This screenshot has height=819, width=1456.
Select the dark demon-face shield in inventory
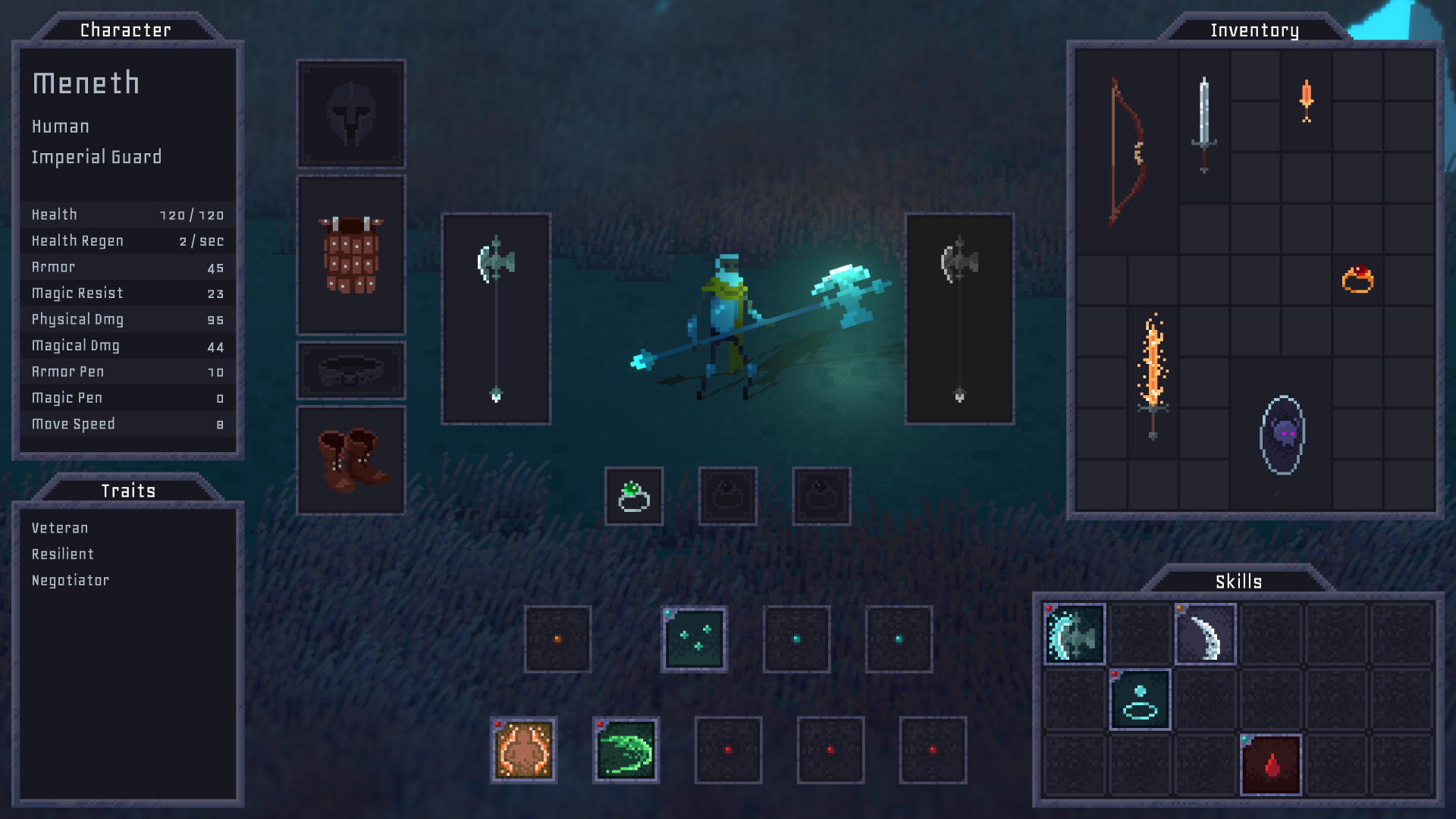pos(1282,435)
